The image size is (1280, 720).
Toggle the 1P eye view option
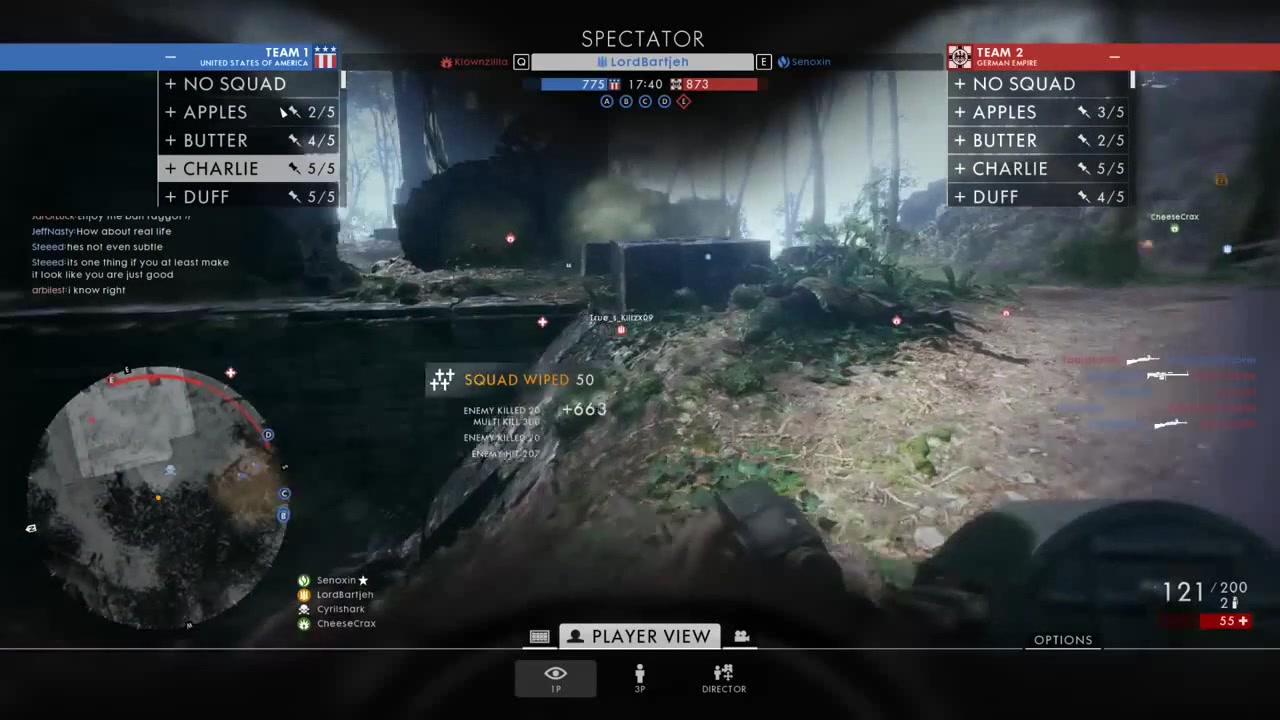coord(555,676)
